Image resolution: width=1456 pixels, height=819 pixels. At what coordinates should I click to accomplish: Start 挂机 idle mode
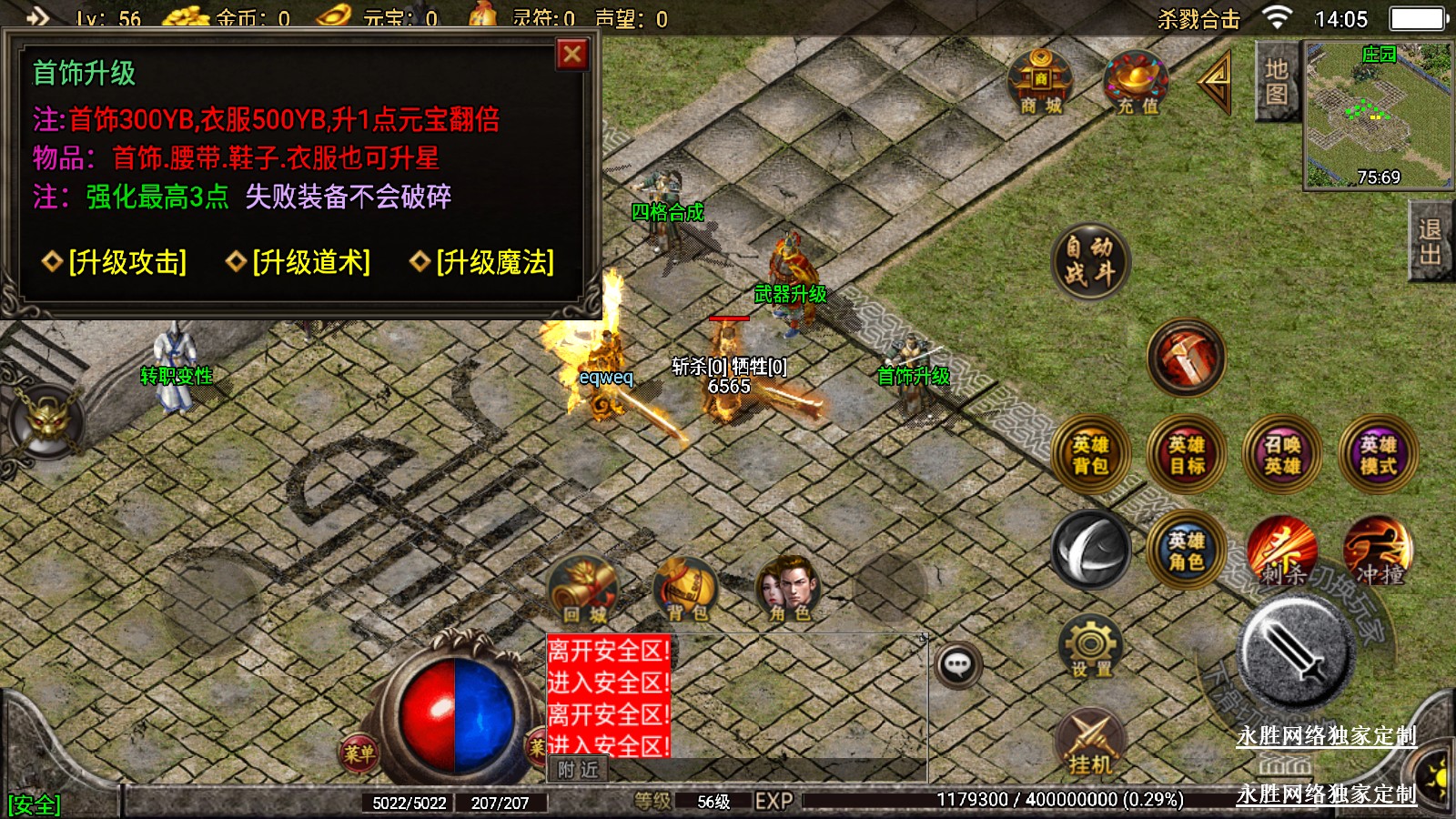coord(1090,742)
